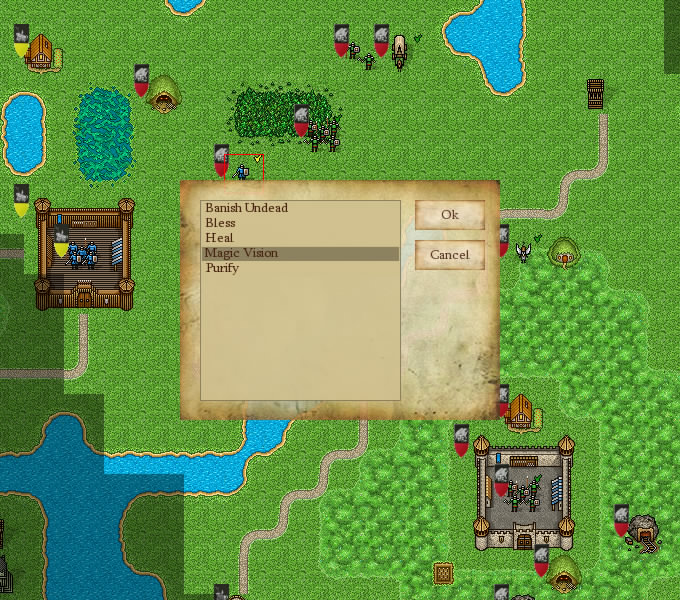
Task: Select the highlighted Magic Vision spell
Action: (x=242, y=253)
